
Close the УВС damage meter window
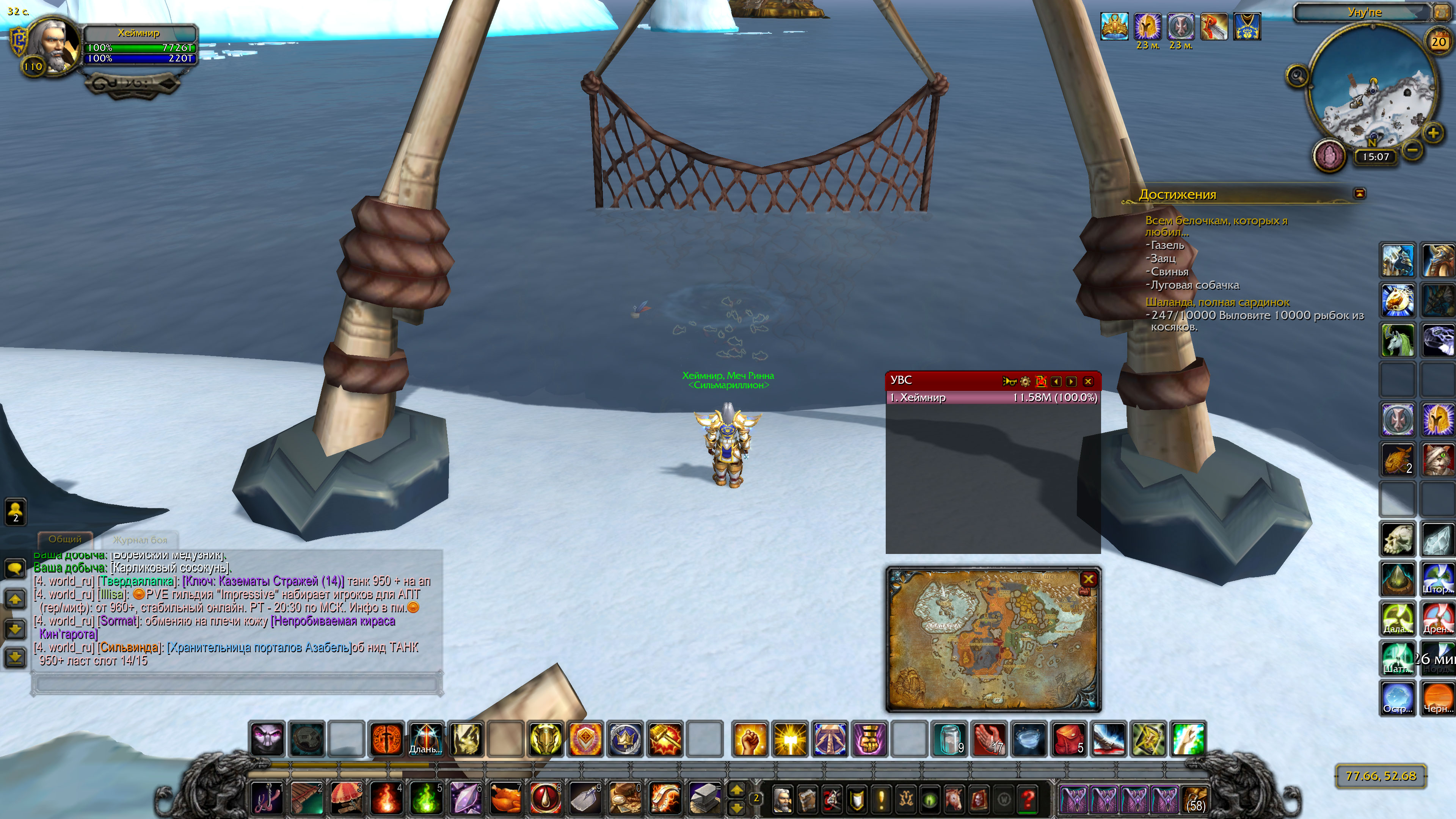point(1088,381)
